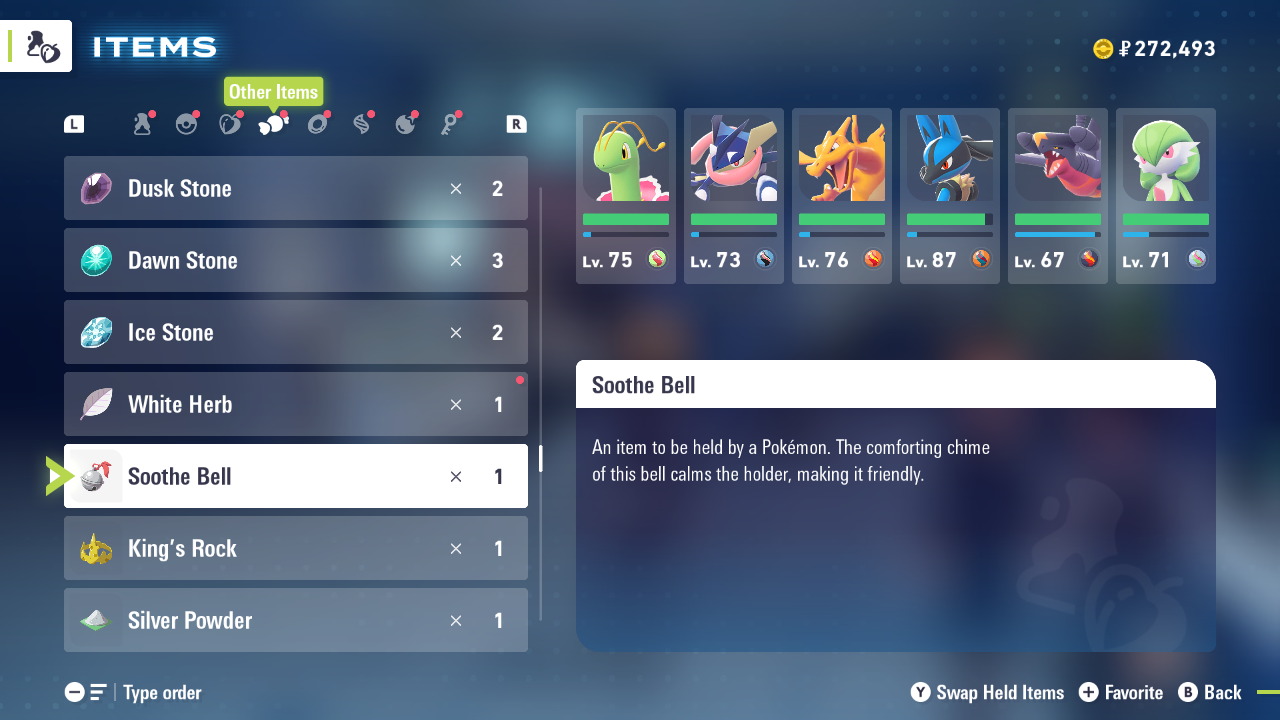The height and width of the screenshot is (720, 1280).
Task: Select the Other Items candy tab
Action: coord(273,124)
